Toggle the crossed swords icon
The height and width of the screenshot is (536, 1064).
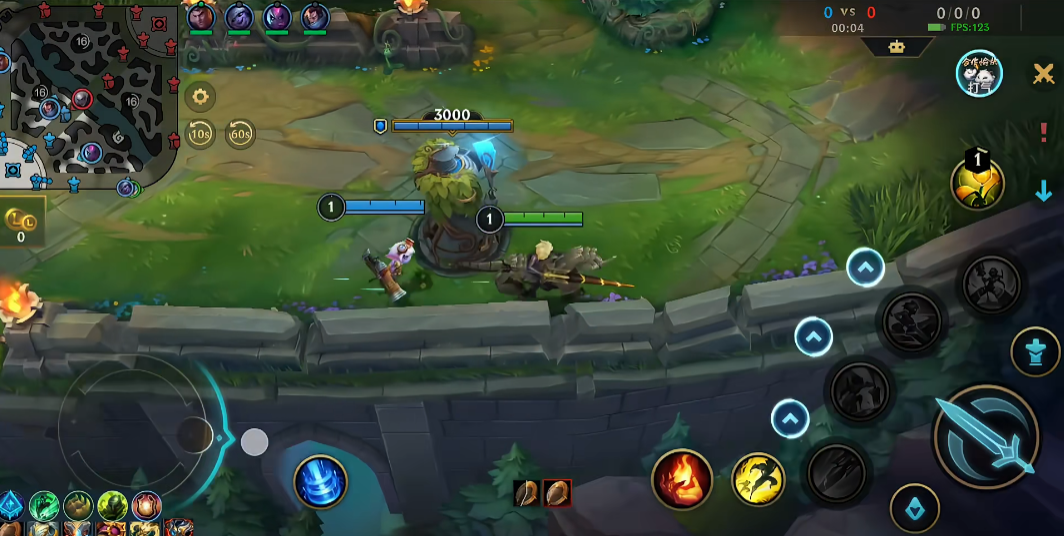1043,73
